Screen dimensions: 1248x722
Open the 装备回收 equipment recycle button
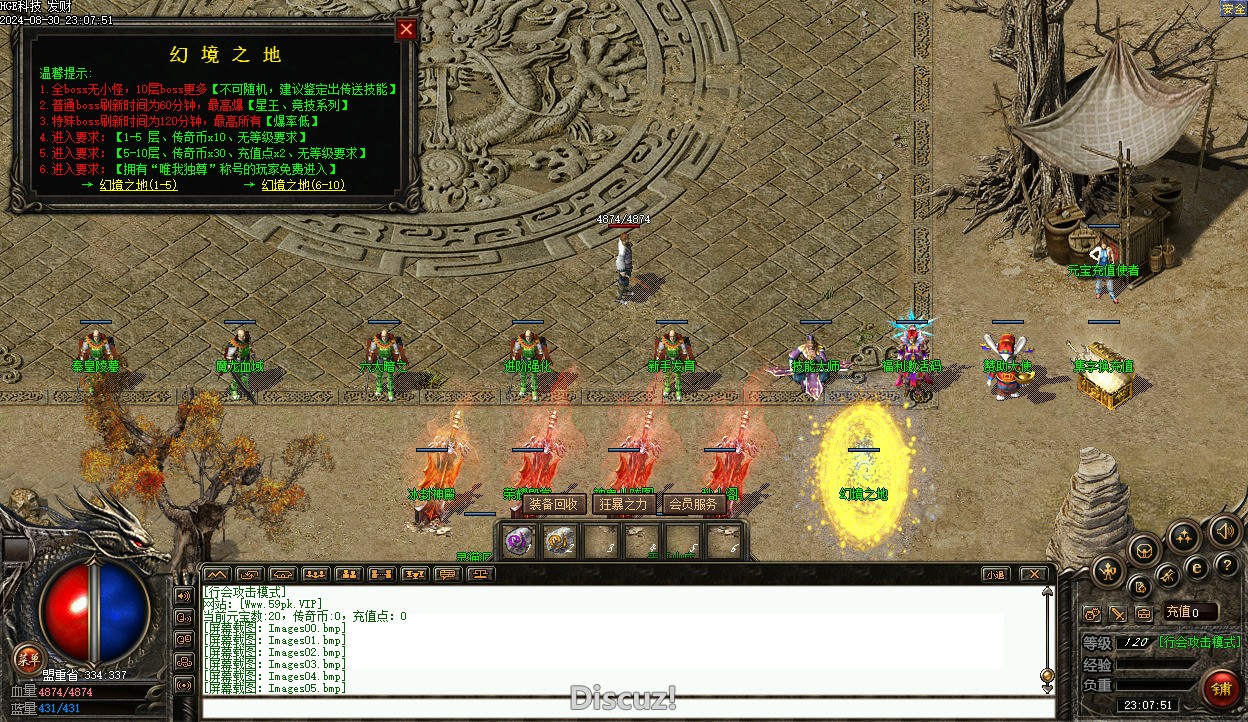[553, 504]
